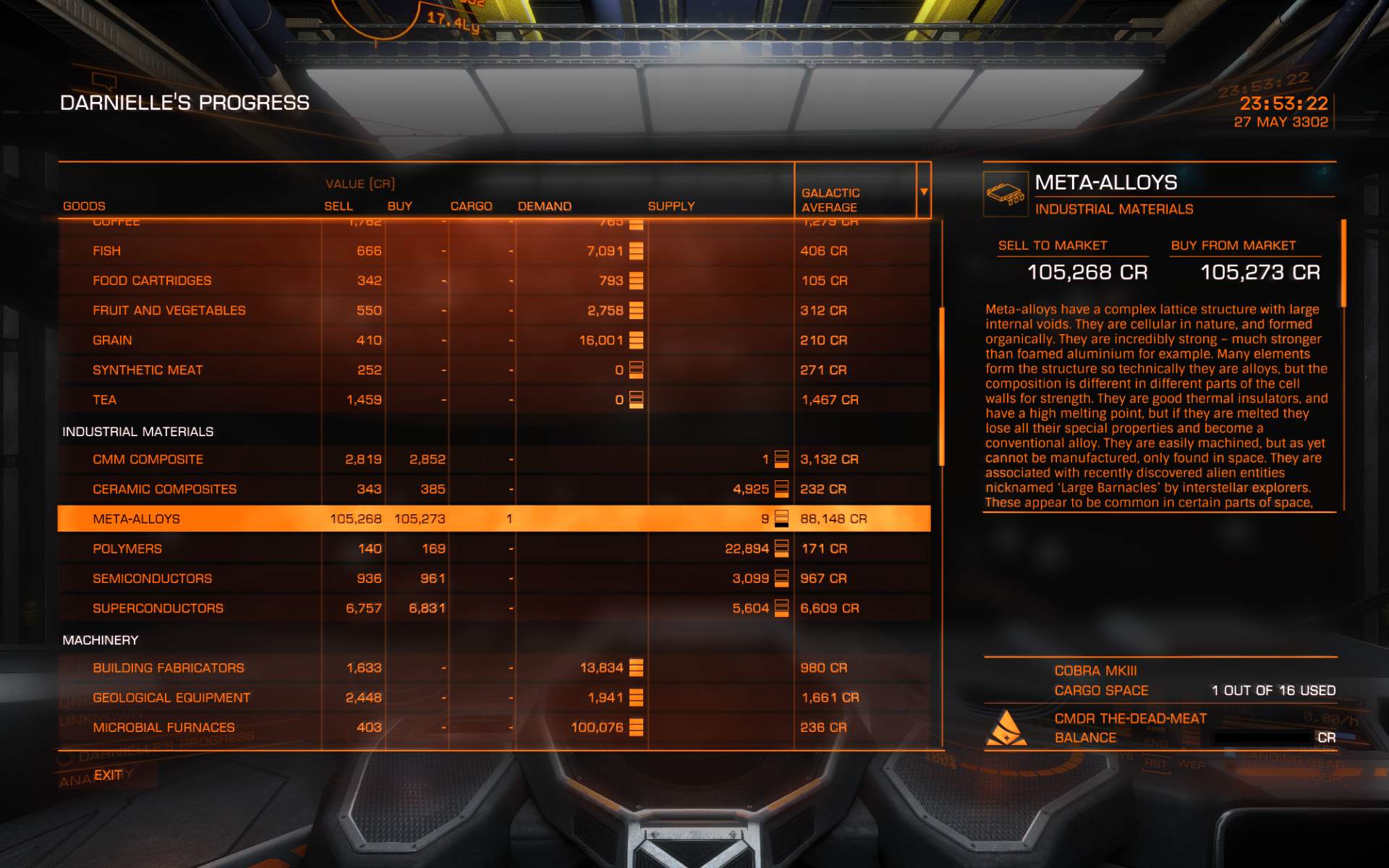Image resolution: width=1389 pixels, height=868 pixels.
Task: Open the Ceramic Composites row
Action: (x=164, y=489)
